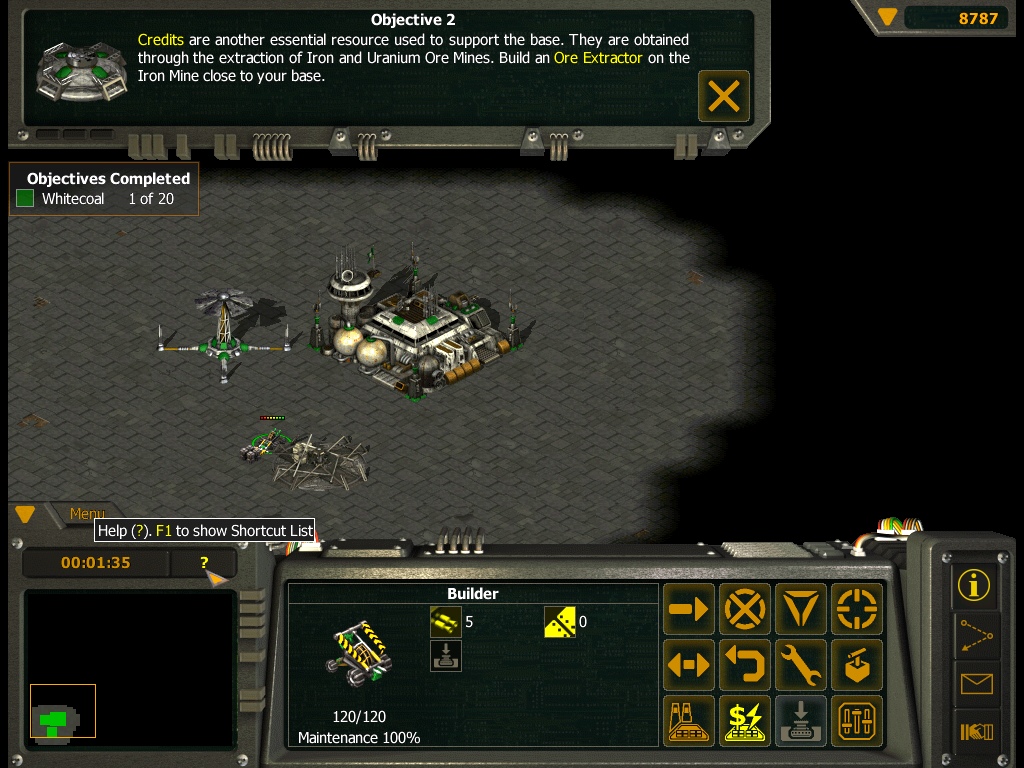The width and height of the screenshot is (1024, 768).
Task: Click the dashed waypoint path button
Action: point(974,634)
